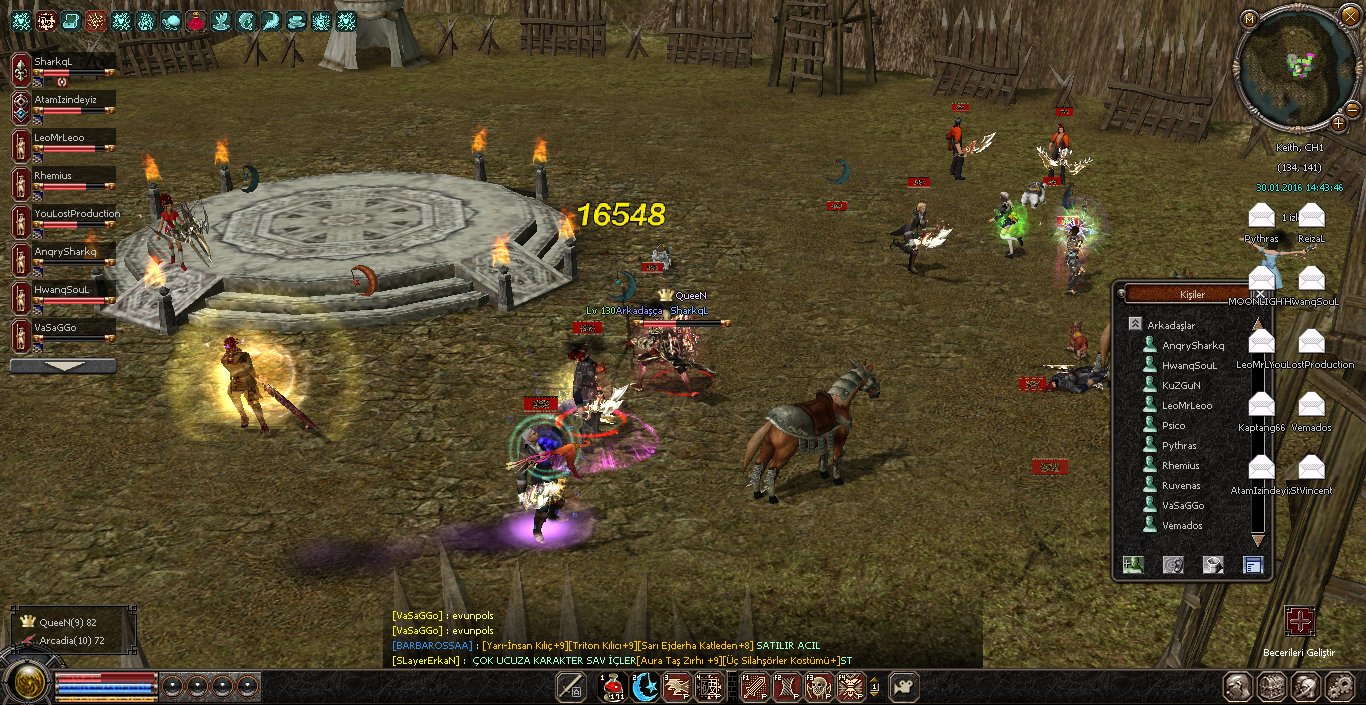Click the red potion bag buff icon
The width and height of the screenshot is (1366, 705).
[196, 20]
